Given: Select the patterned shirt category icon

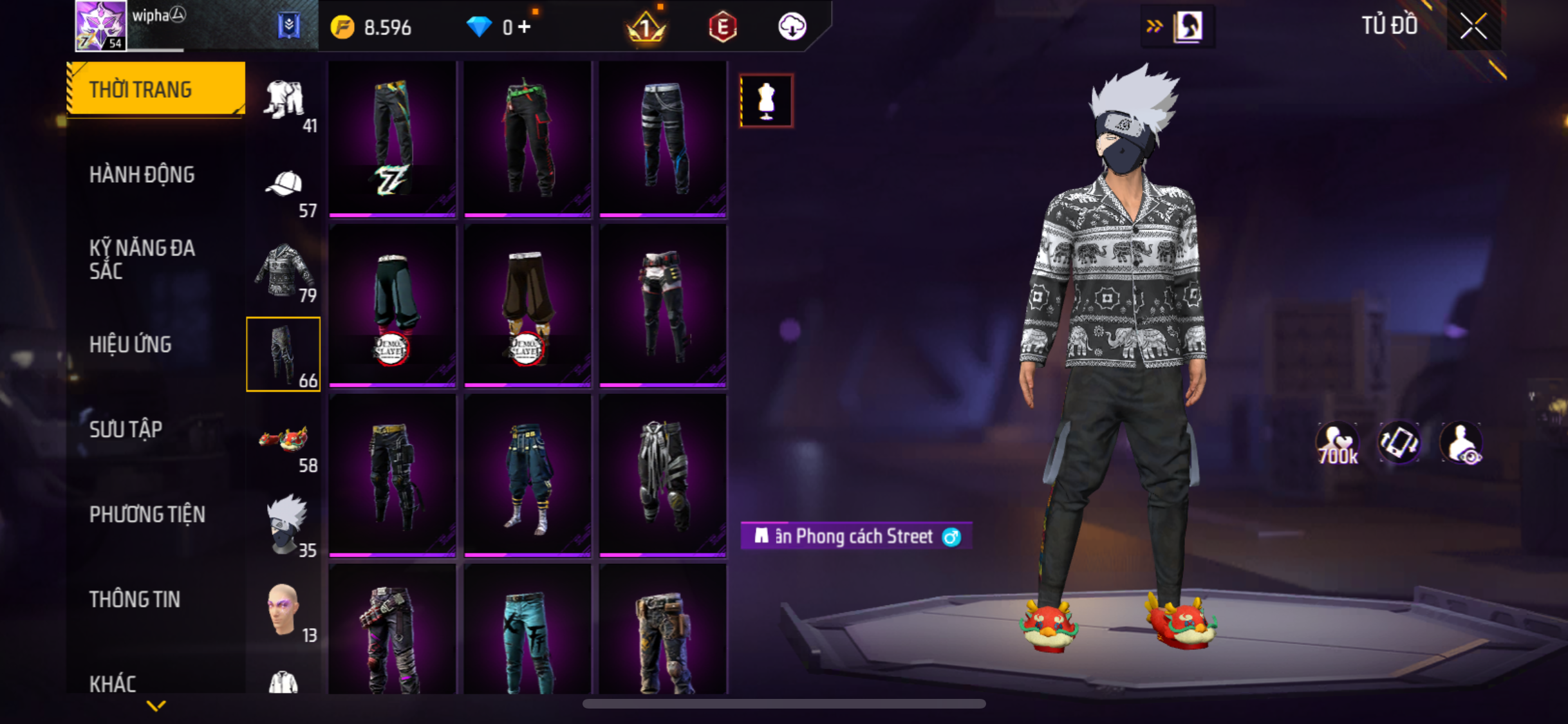Looking at the screenshot, I should pos(284,270).
